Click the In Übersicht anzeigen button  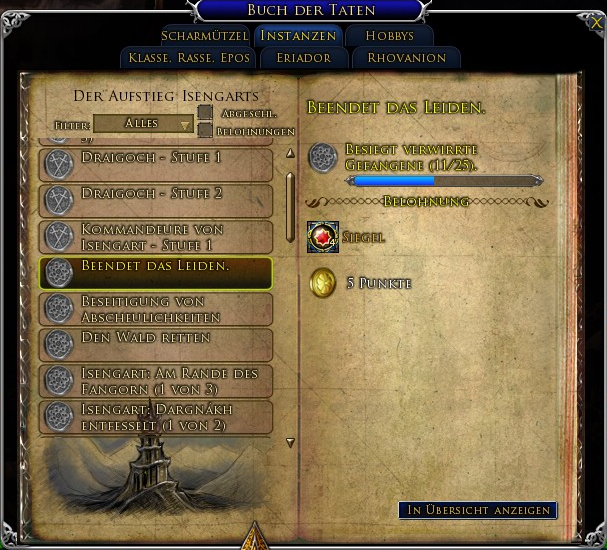pos(477,510)
